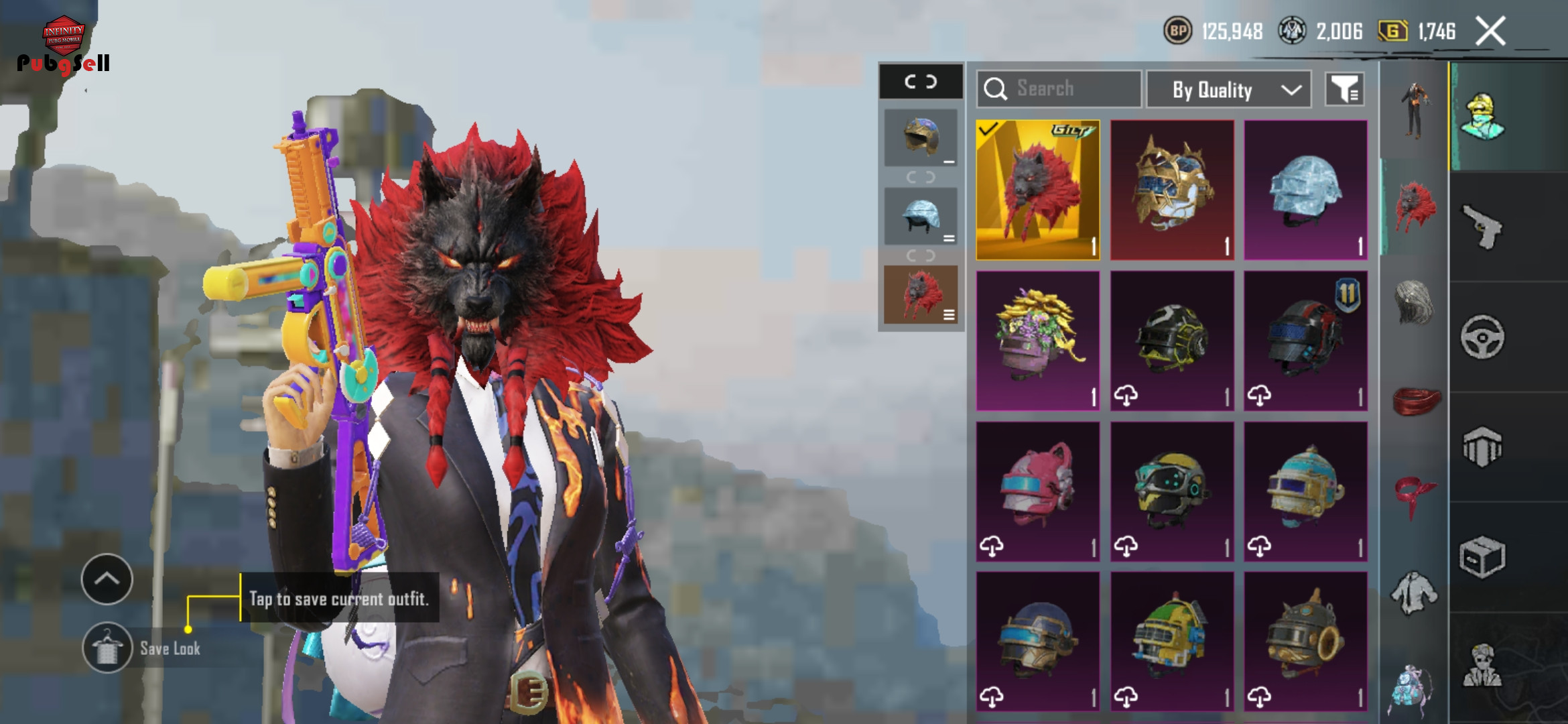Close the inventory screen
This screenshot has height=724, width=1568.
[x=1491, y=32]
